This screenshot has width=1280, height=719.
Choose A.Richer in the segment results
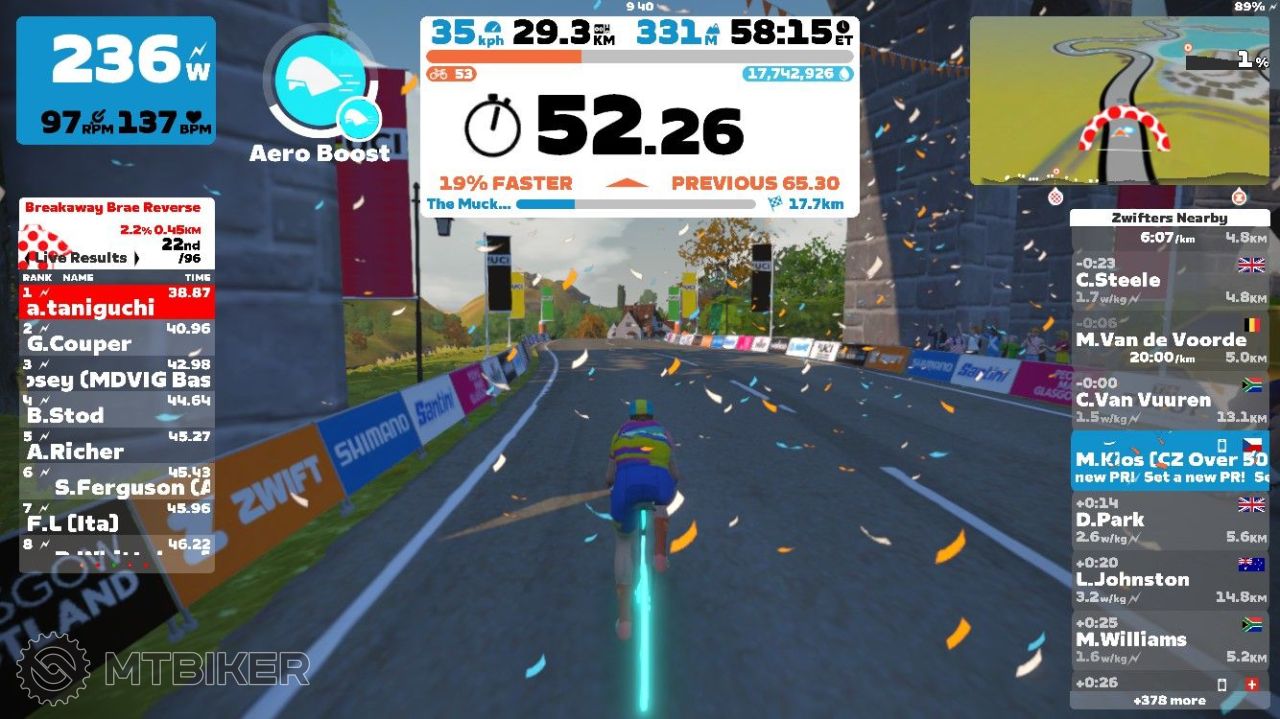[x=117, y=445]
